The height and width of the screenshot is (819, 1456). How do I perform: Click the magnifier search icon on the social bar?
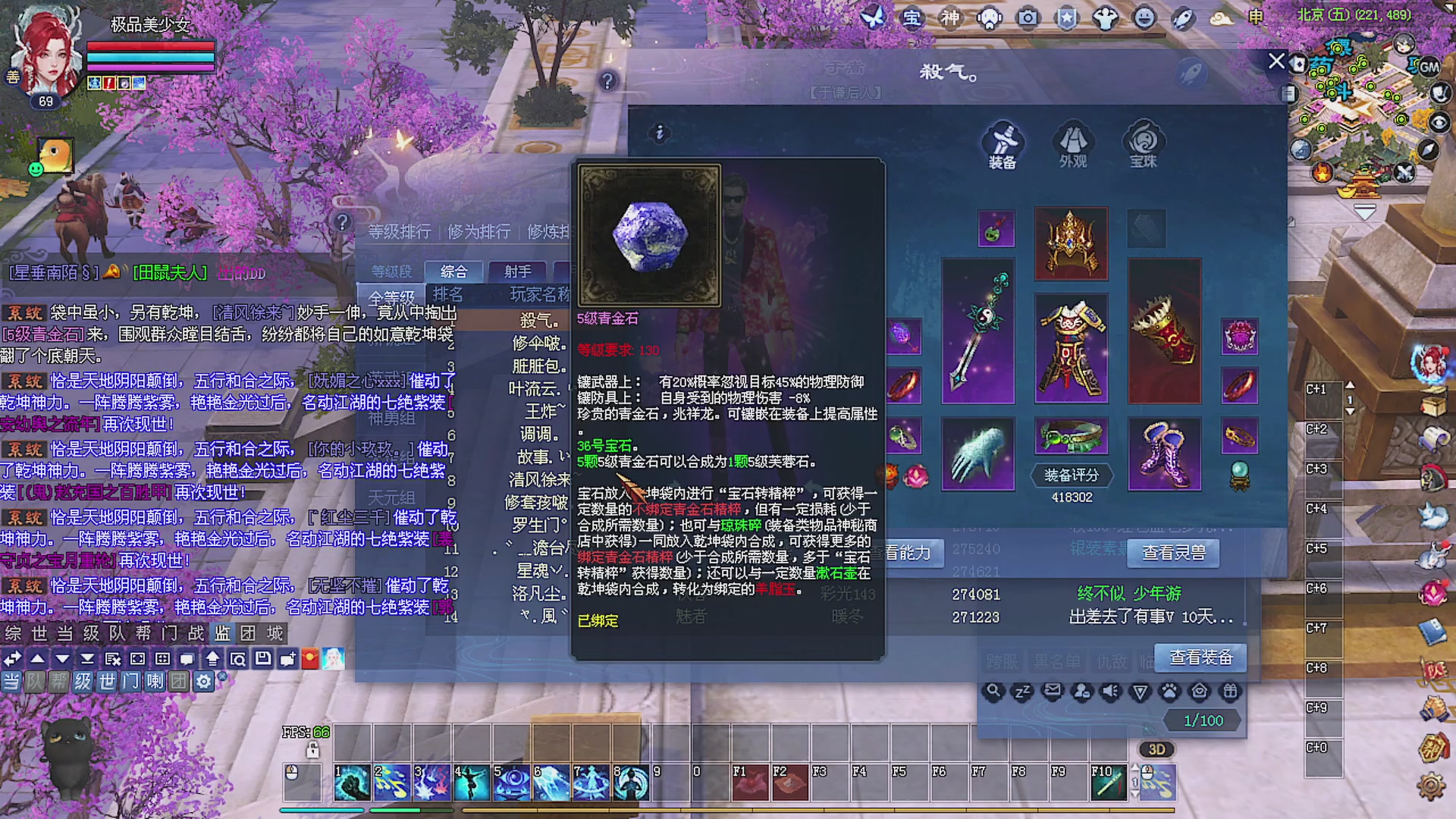994,690
